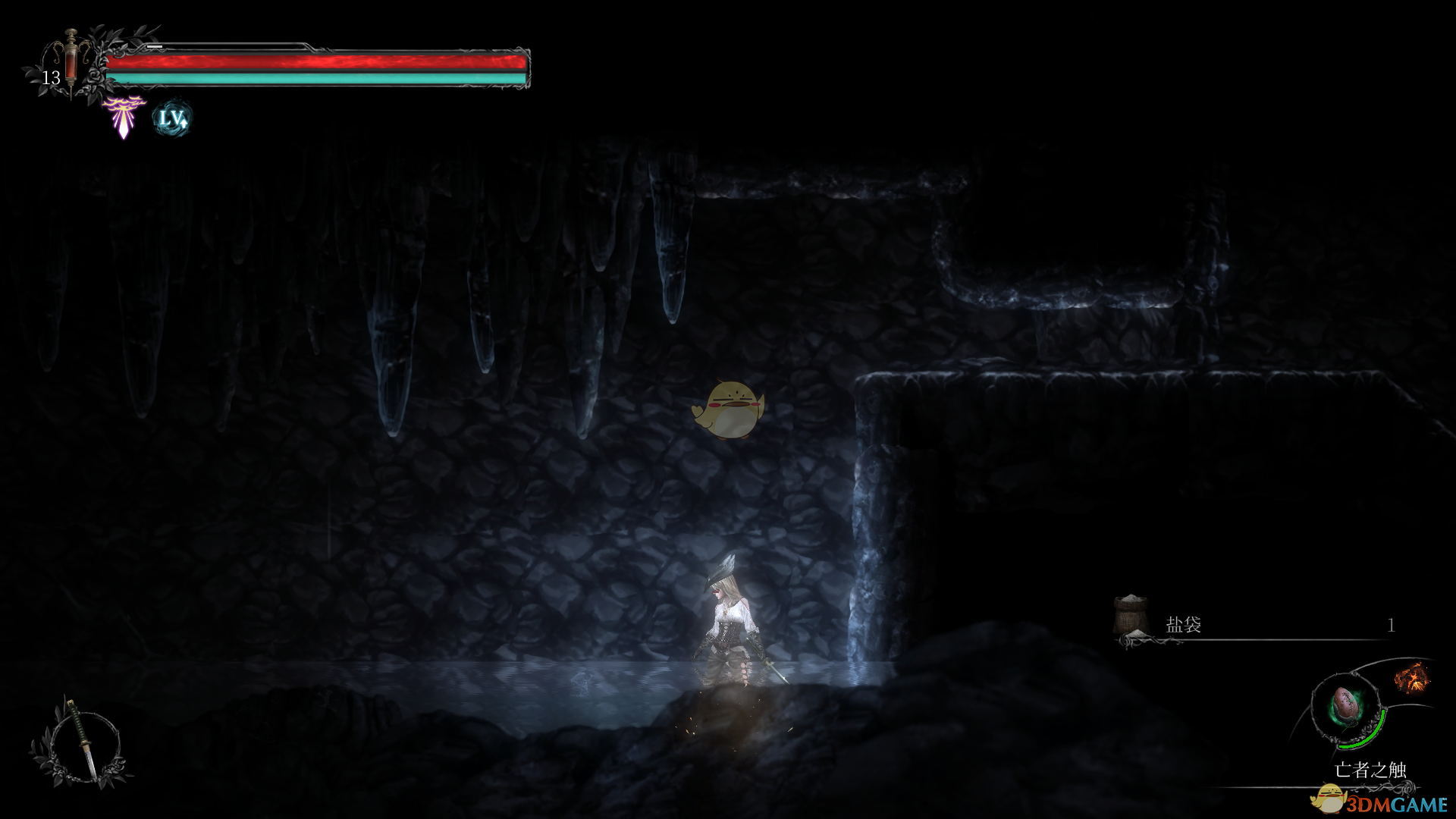
Task: Open the blue LV level-up icon
Action: (x=172, y=118)
